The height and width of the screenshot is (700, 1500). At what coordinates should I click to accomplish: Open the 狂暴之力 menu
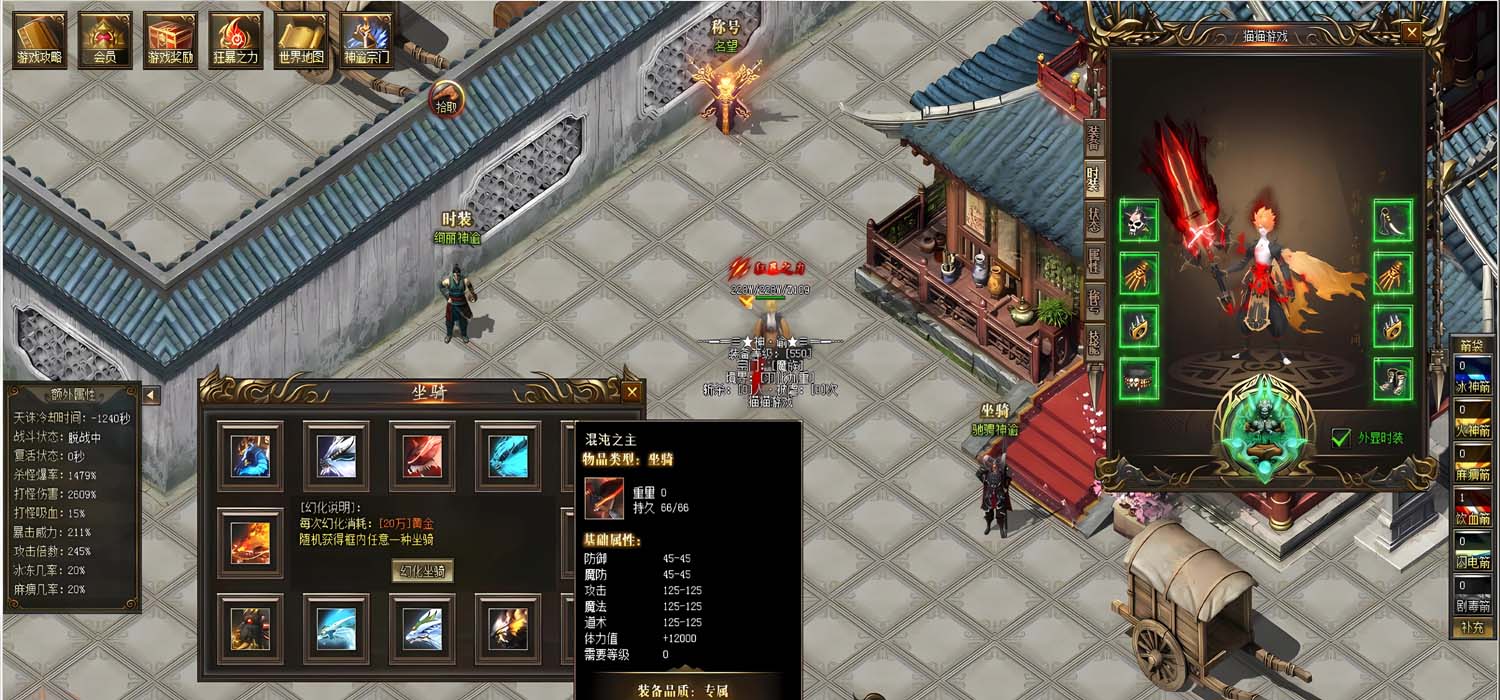236,40
